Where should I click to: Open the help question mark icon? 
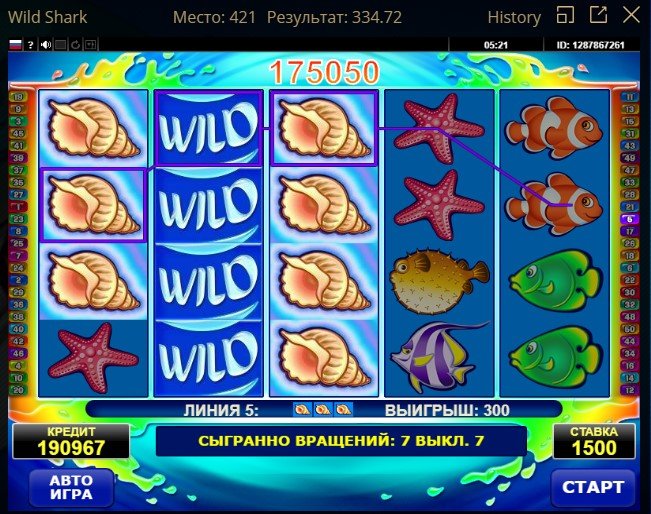tap(31, 45)
